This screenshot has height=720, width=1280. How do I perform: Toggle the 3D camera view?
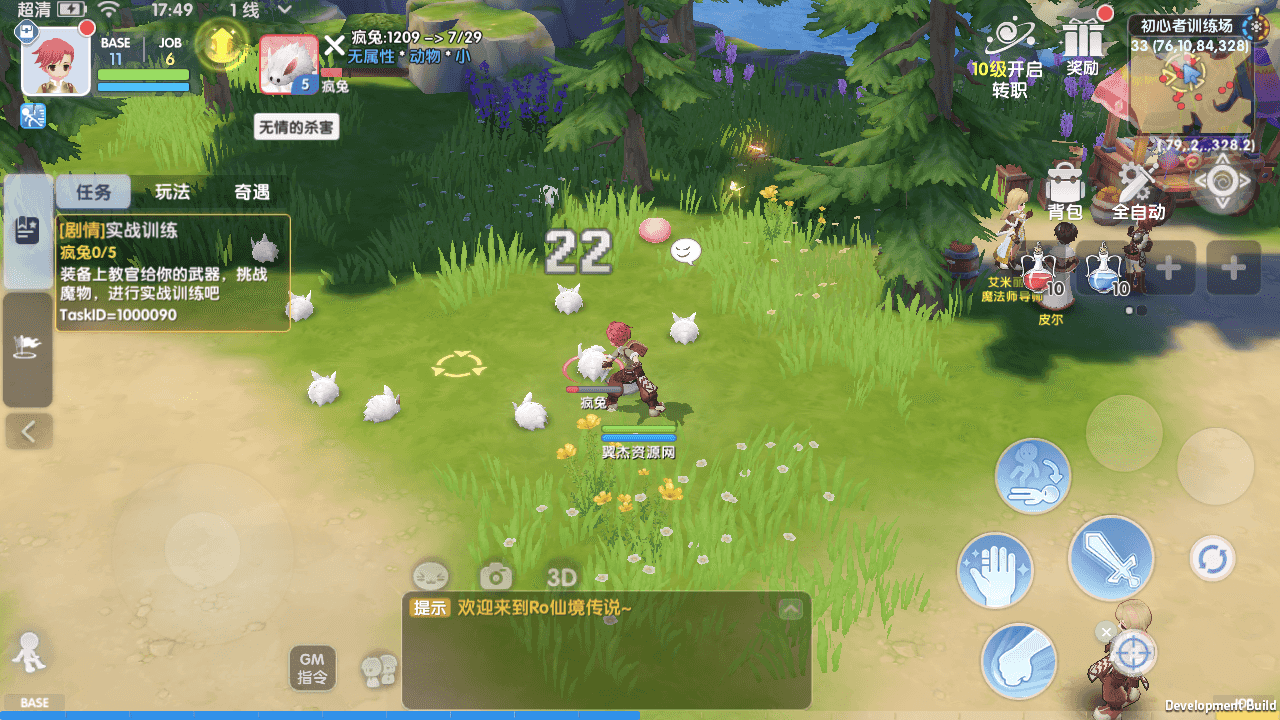562,577
